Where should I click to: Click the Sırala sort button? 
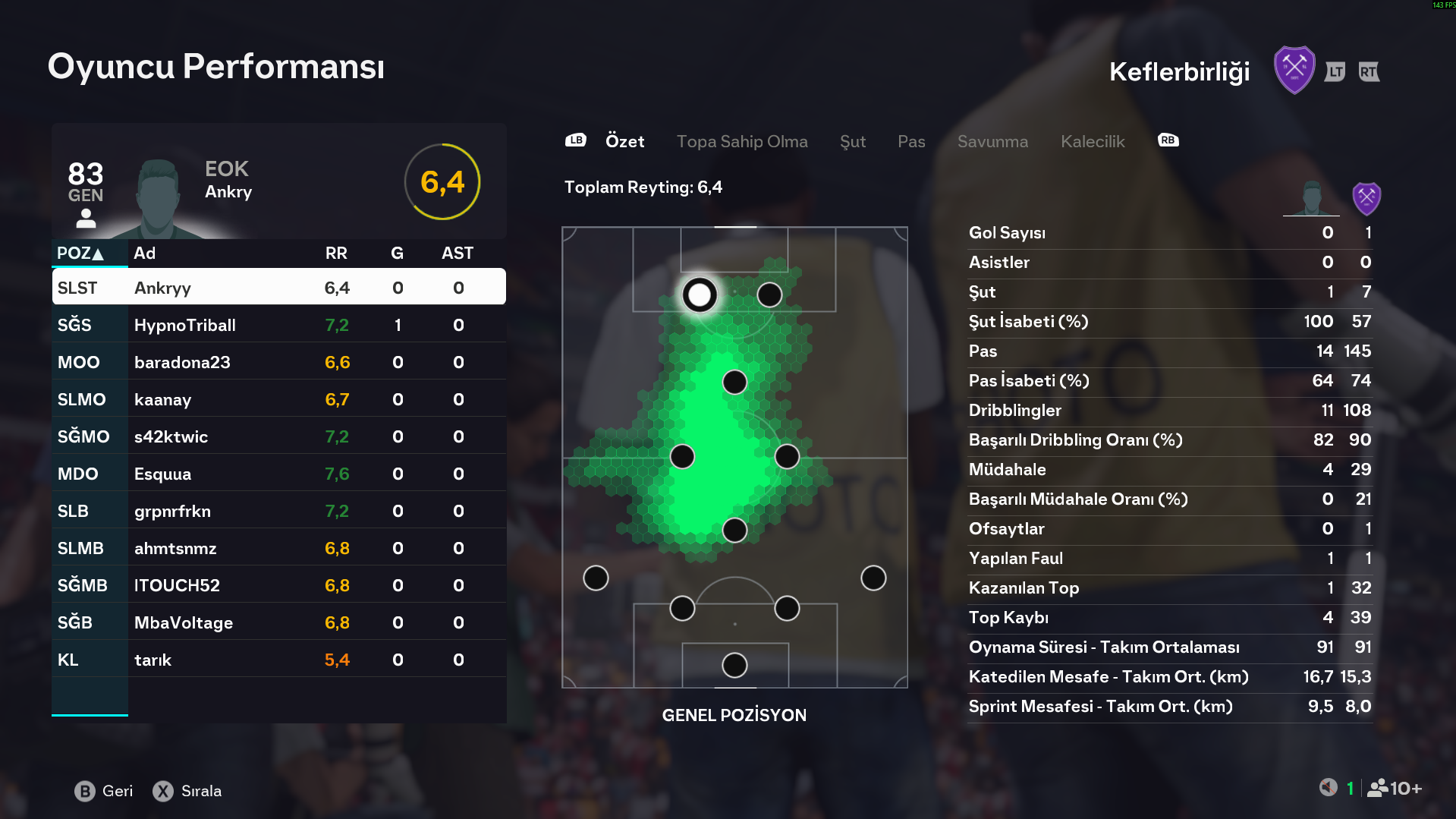point(187,791)
